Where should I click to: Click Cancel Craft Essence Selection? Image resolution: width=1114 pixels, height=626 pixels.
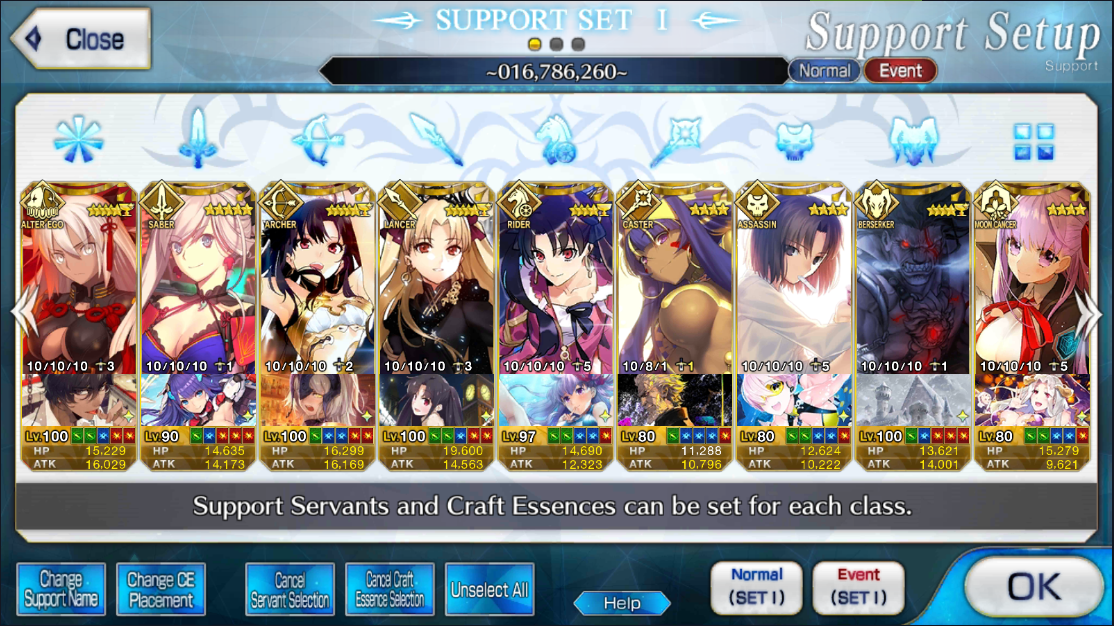(x=390, y=589)
